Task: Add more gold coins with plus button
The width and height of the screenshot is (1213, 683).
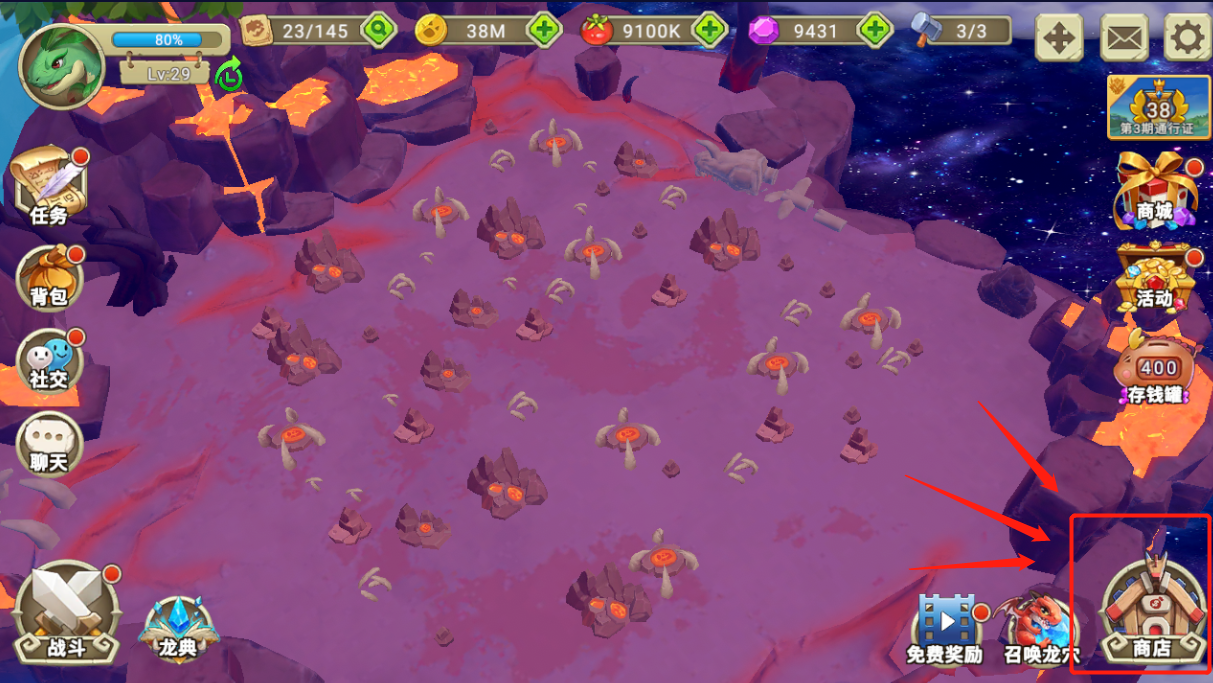Action: (544, 30)
